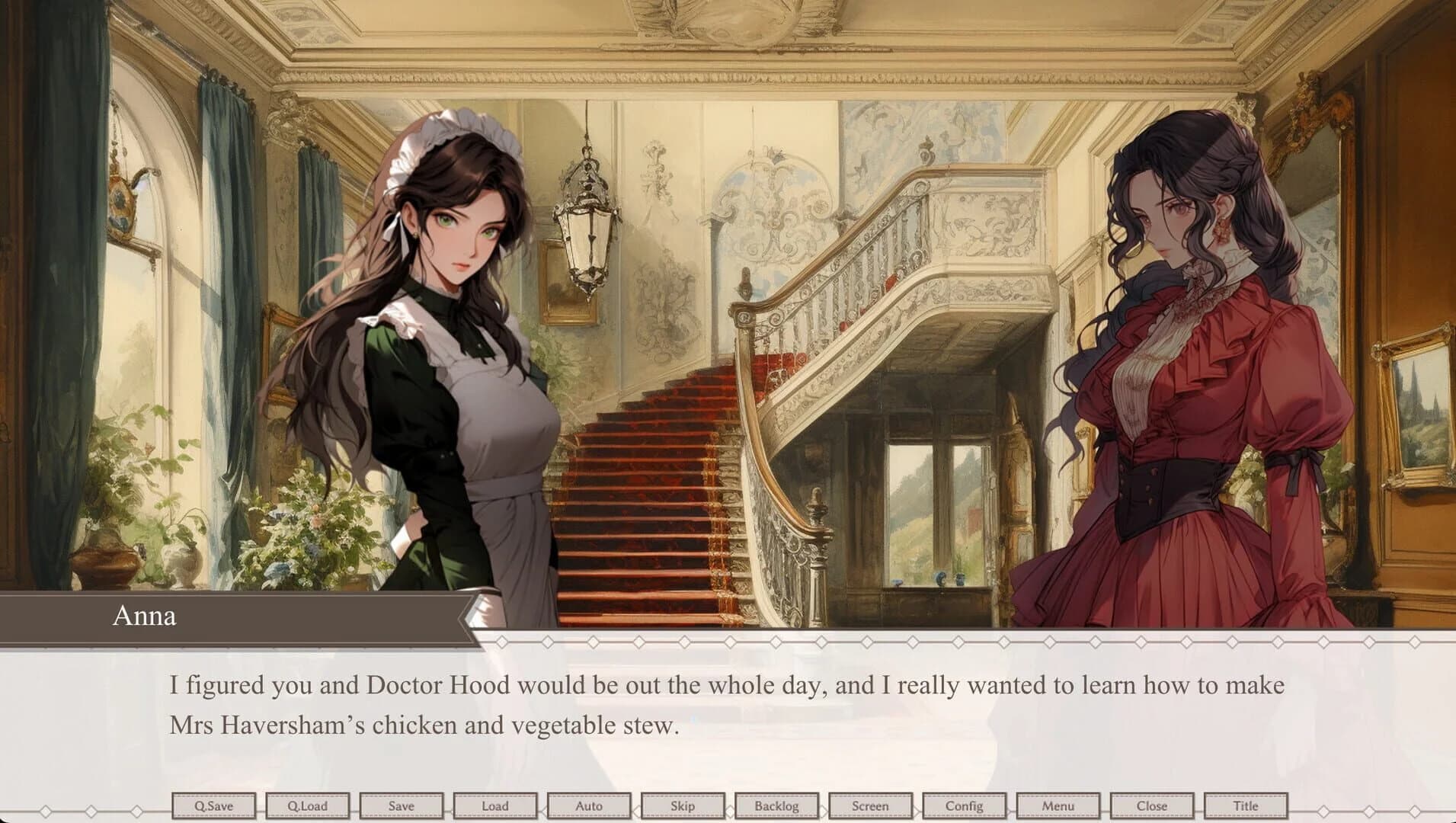Return to Title screen
Screen dimensions: 1456x823
click(1246, 805)
